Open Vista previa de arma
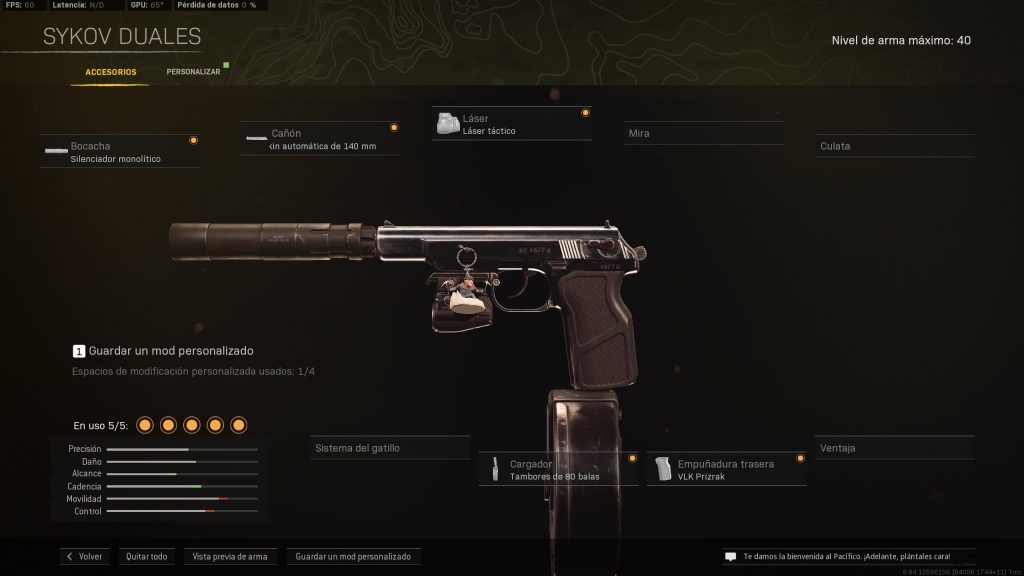Viewport: 1024px width, 576px height. coord(229,557)
